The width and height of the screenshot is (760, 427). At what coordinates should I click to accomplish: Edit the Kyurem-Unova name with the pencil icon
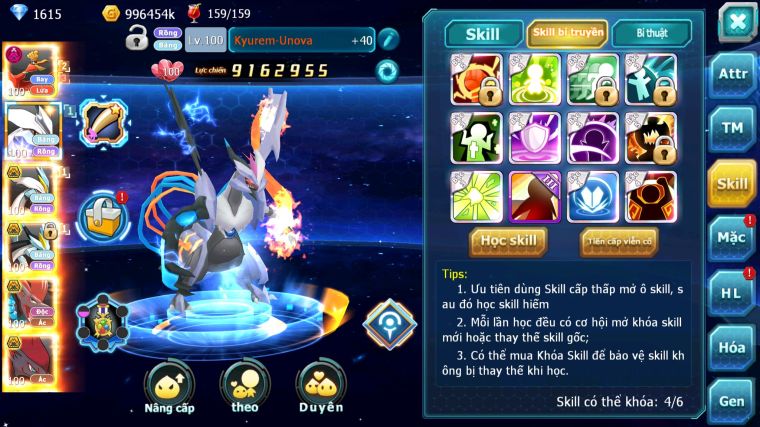click(389, 39)
